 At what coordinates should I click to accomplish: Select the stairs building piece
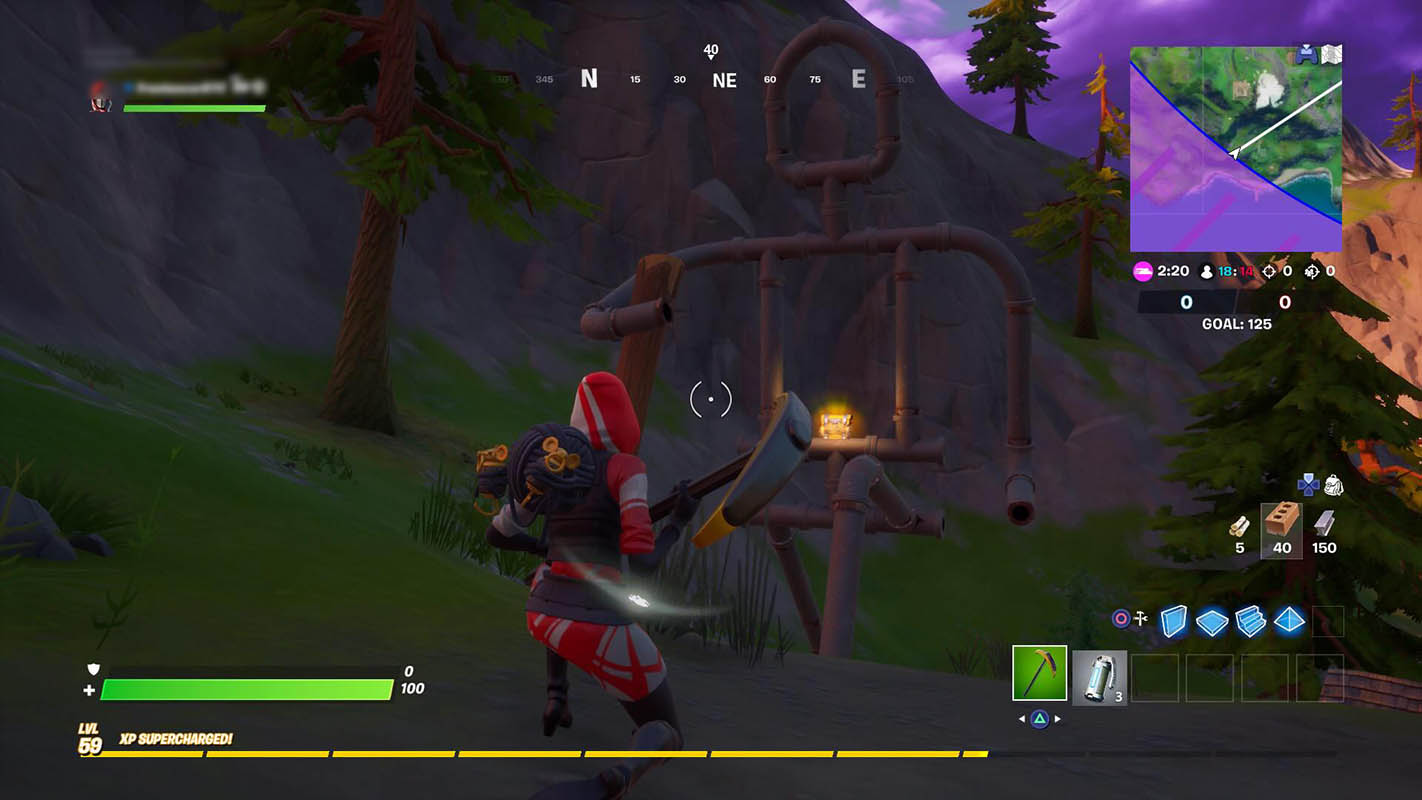pyautogui.click(x=1250, y=621)
